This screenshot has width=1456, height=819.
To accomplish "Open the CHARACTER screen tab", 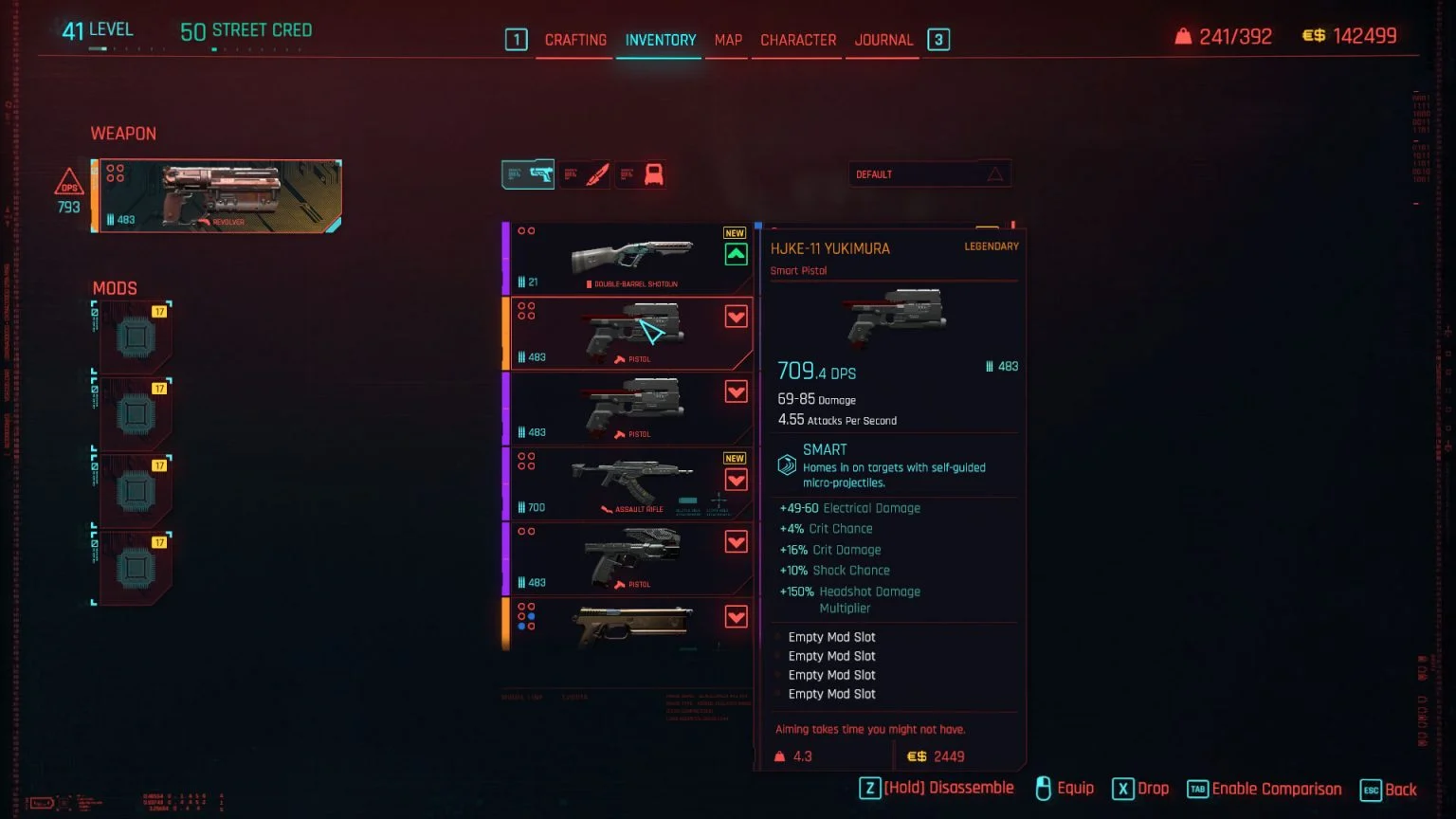I will 797,39.
